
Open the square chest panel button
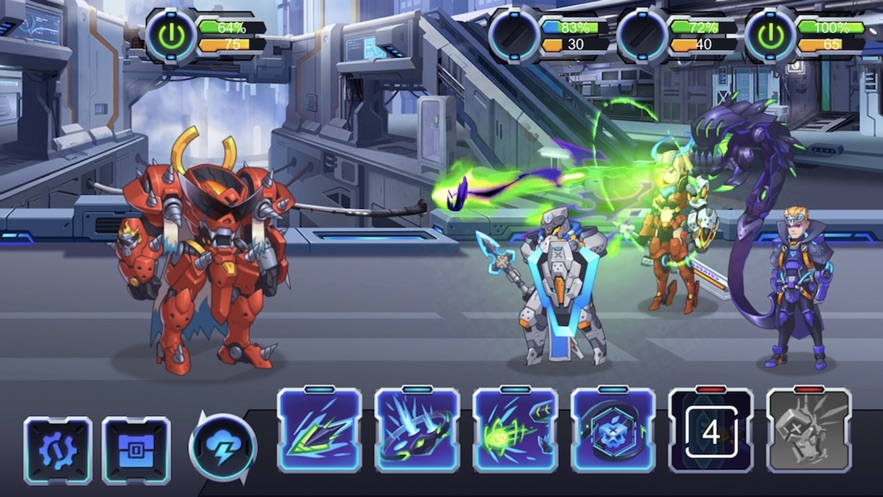click(x=136, y=451)
